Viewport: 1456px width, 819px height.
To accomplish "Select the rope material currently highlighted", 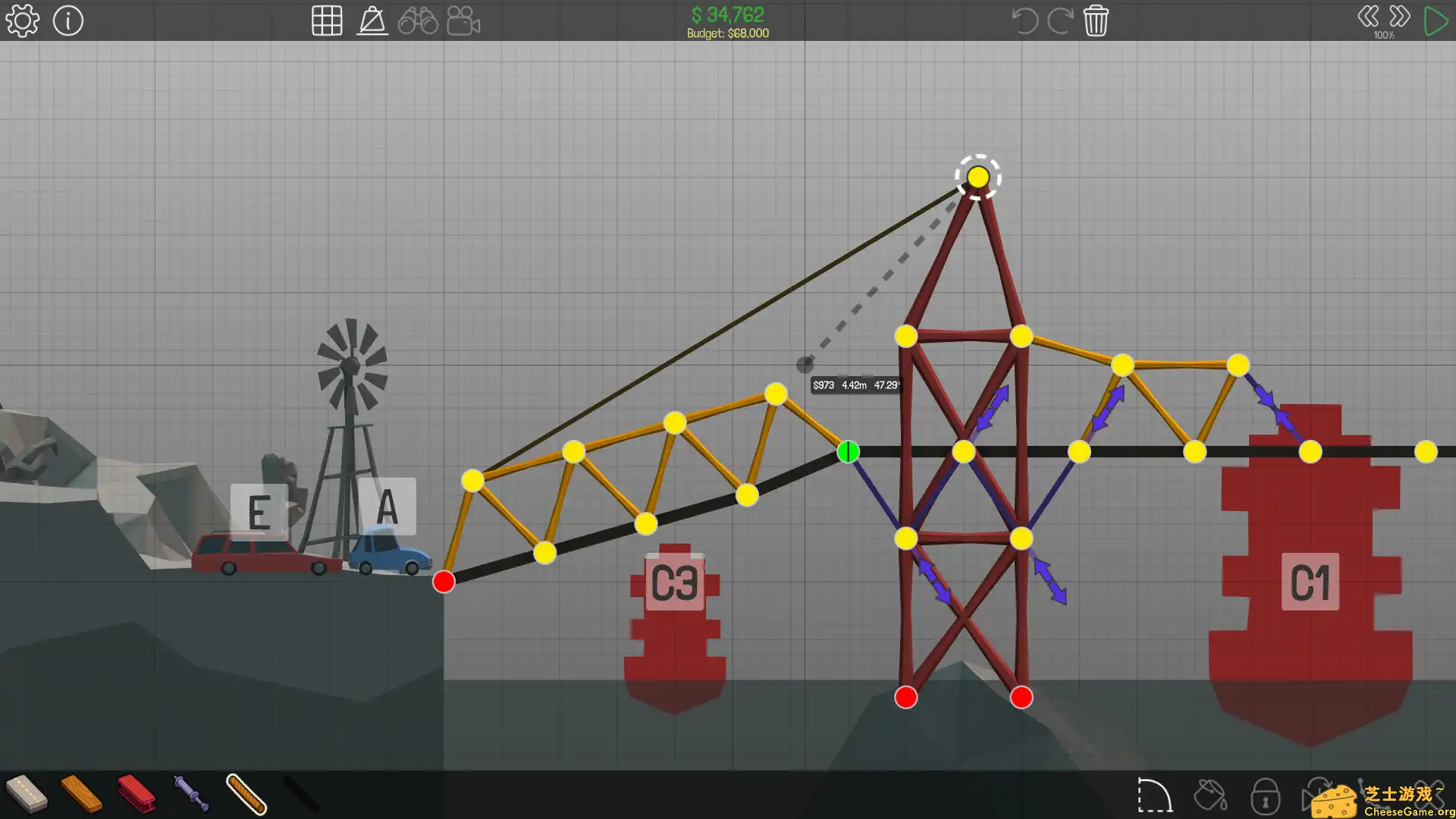I will 245,796.
